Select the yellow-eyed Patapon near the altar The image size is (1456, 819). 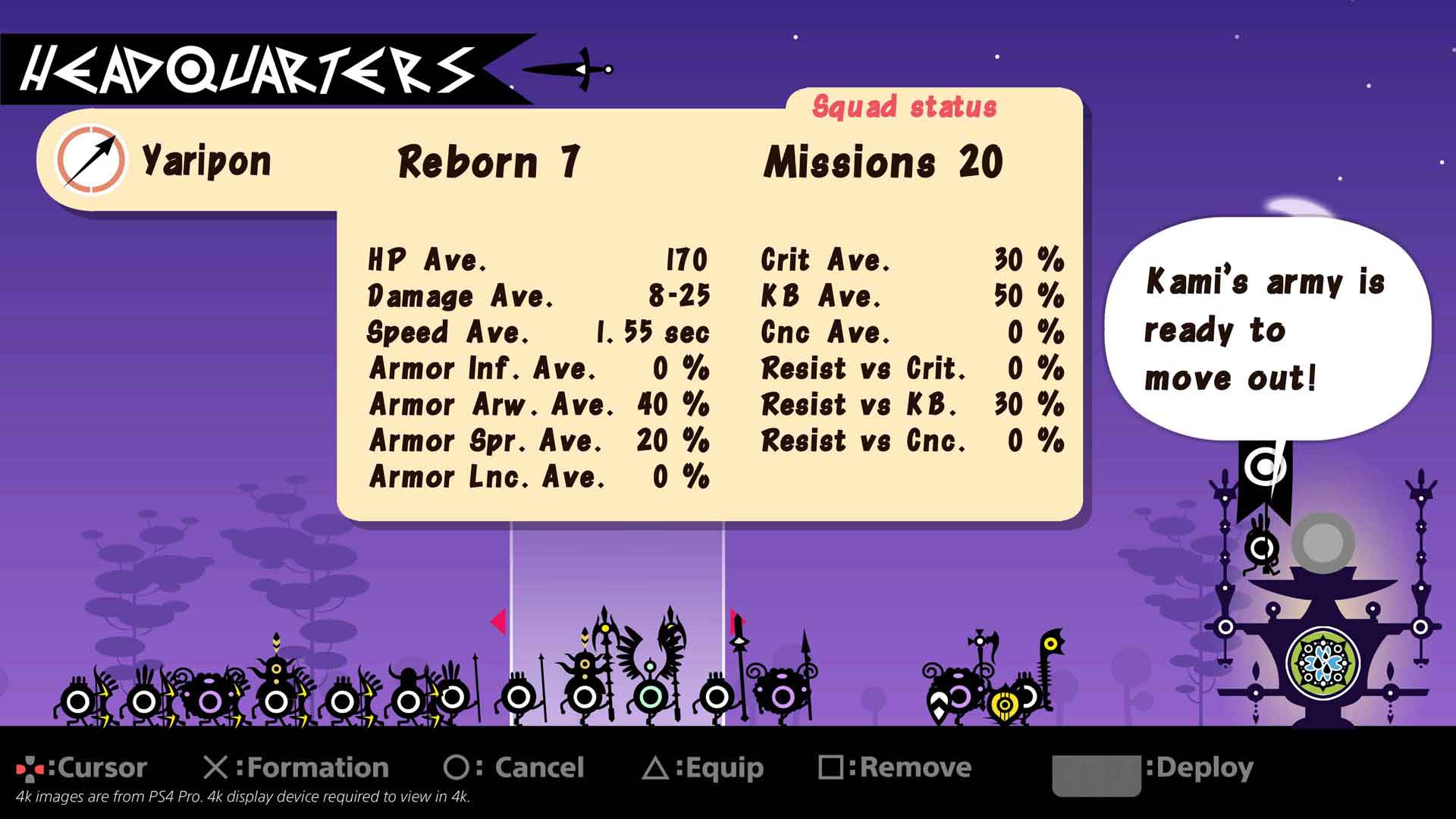pos(1005,704)
